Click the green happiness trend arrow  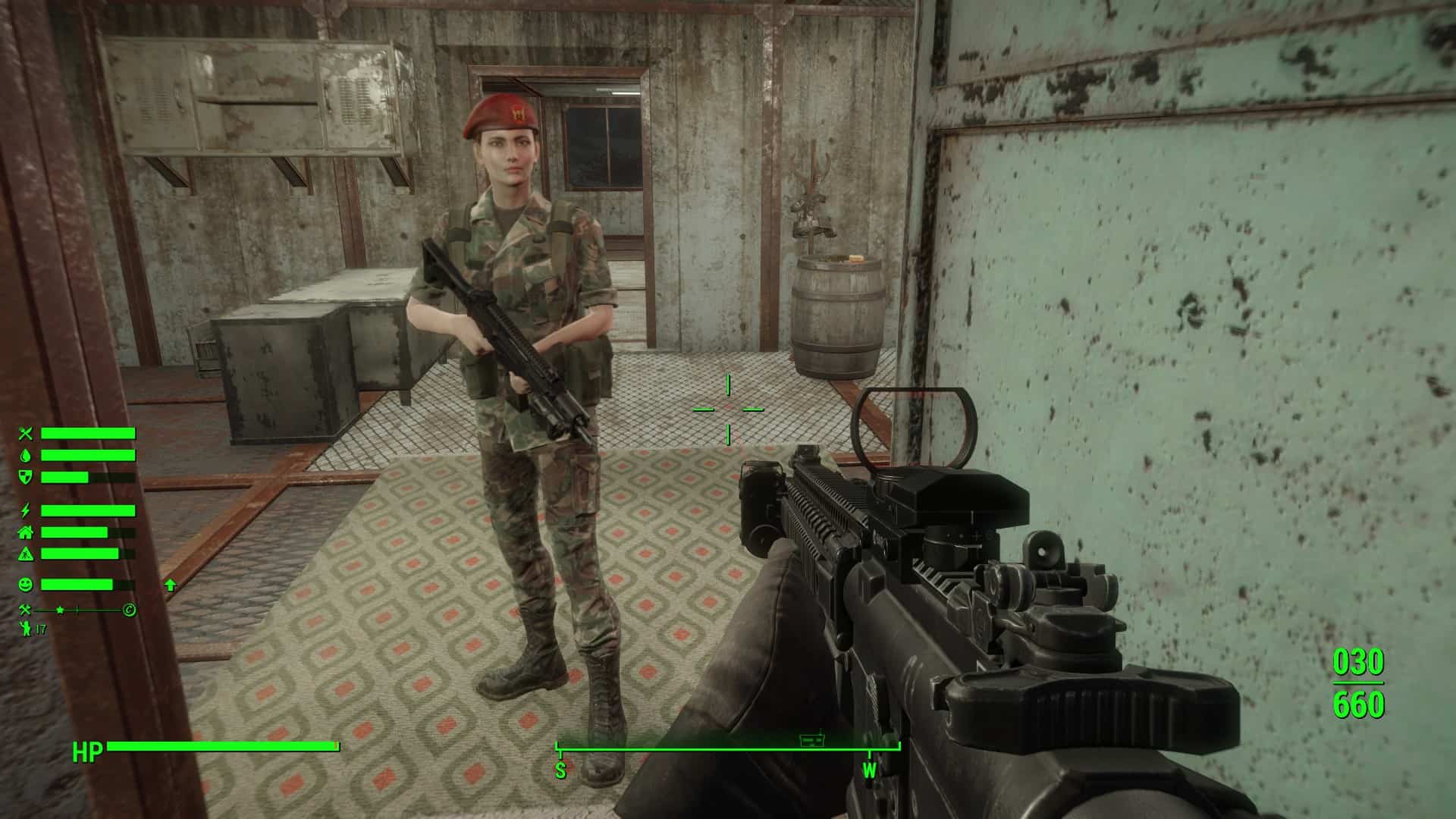(x=170, y=585)
